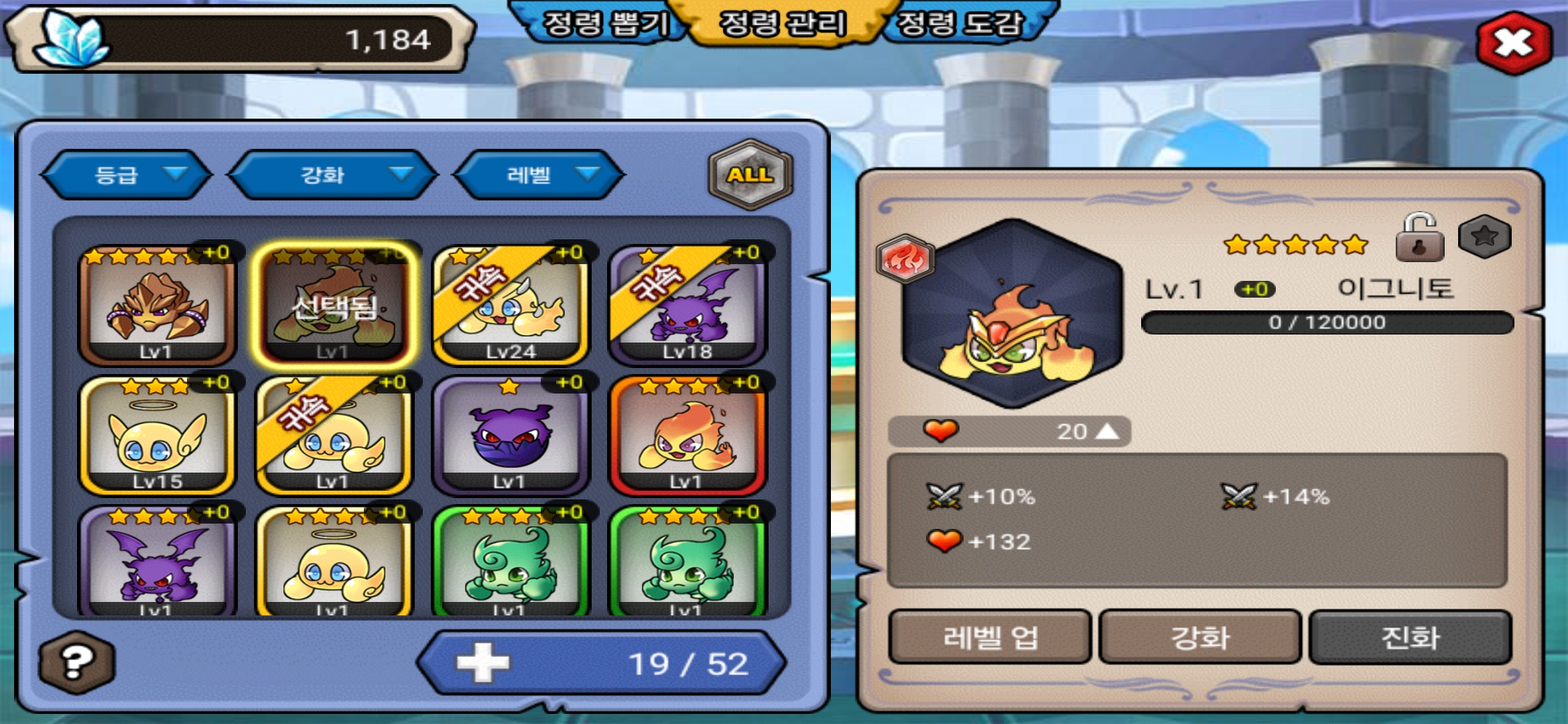1568x724 pixels.
Task: Open the question mark help button
Action: point(76,663)
